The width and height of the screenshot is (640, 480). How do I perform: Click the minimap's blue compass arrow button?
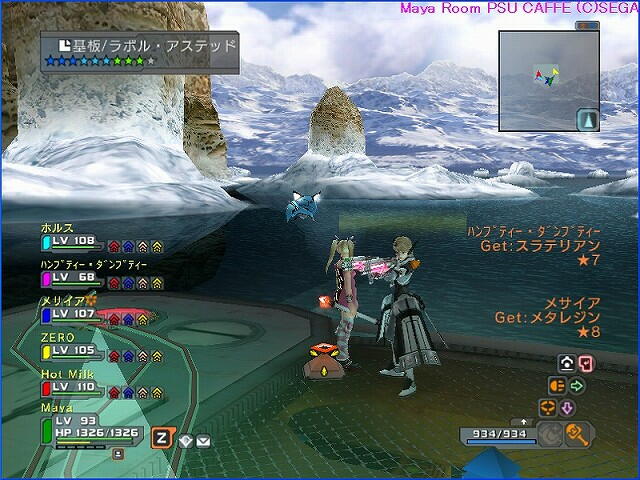(588, 120)
